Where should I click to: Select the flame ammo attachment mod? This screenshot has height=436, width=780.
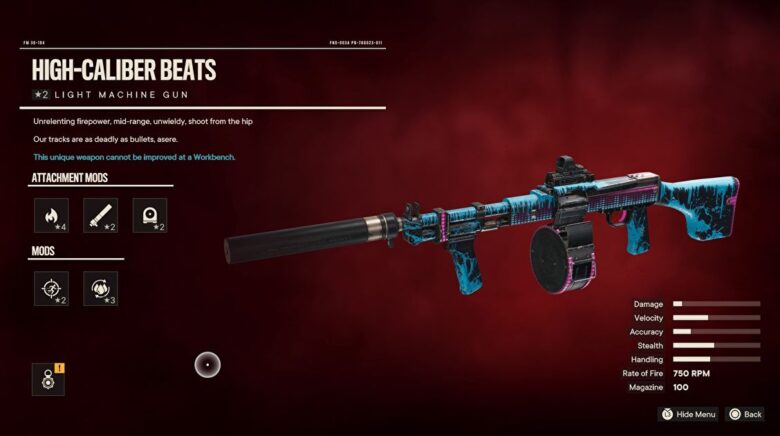tap(51, 215)
